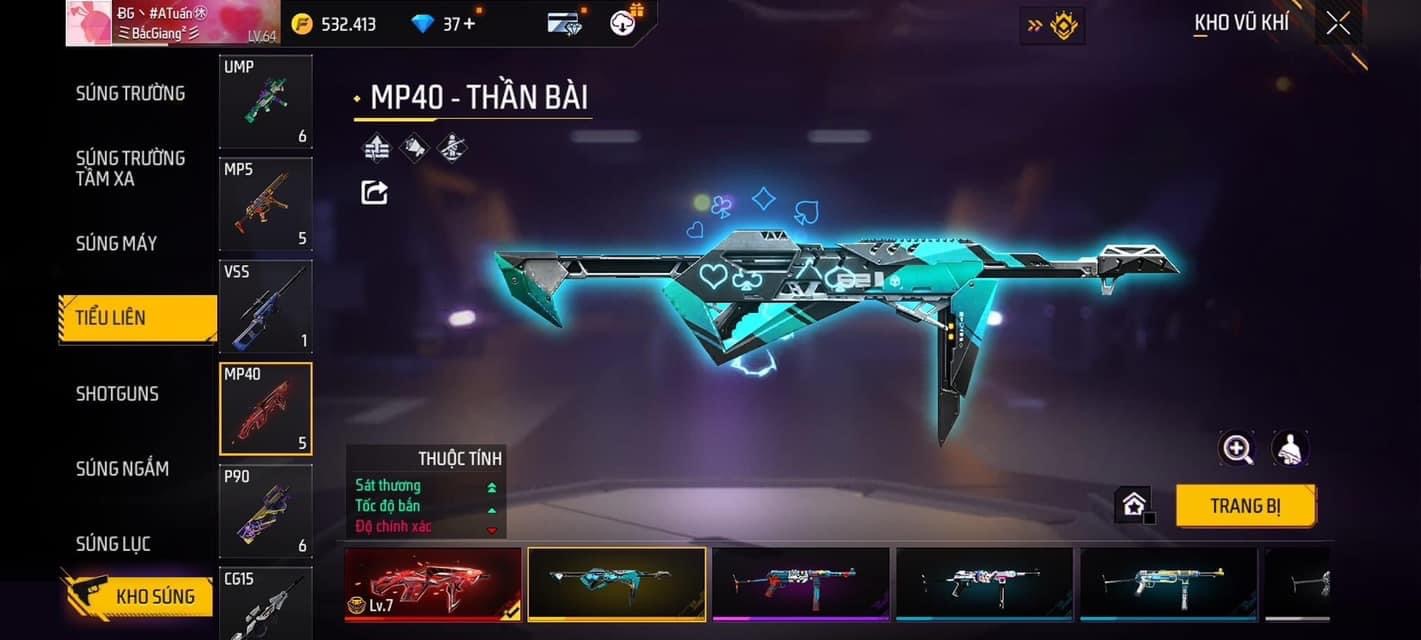Zoom in with magnifier icon

(x=1237, y=449)
